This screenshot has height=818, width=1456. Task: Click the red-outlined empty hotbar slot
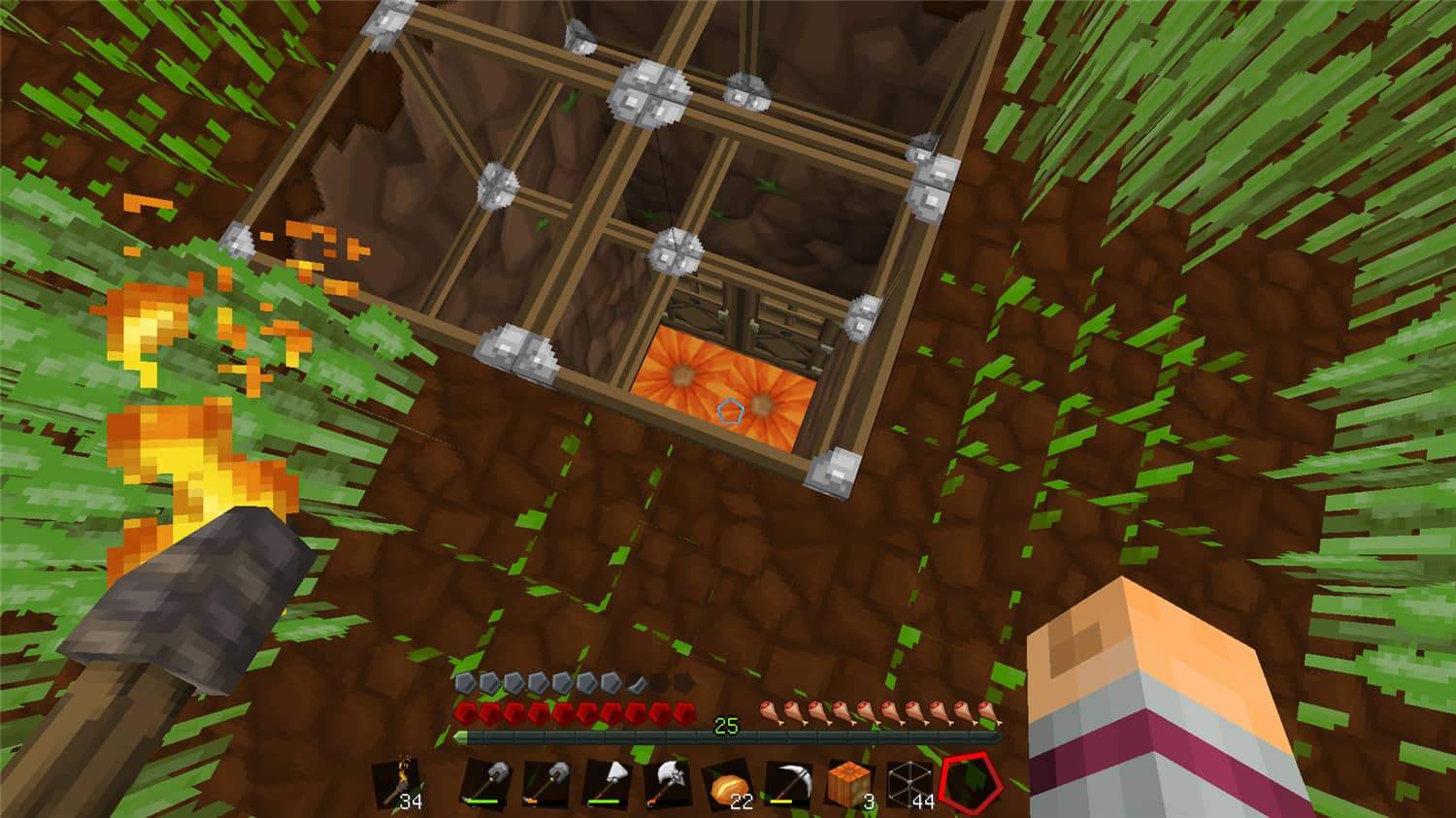pos(969,782)
